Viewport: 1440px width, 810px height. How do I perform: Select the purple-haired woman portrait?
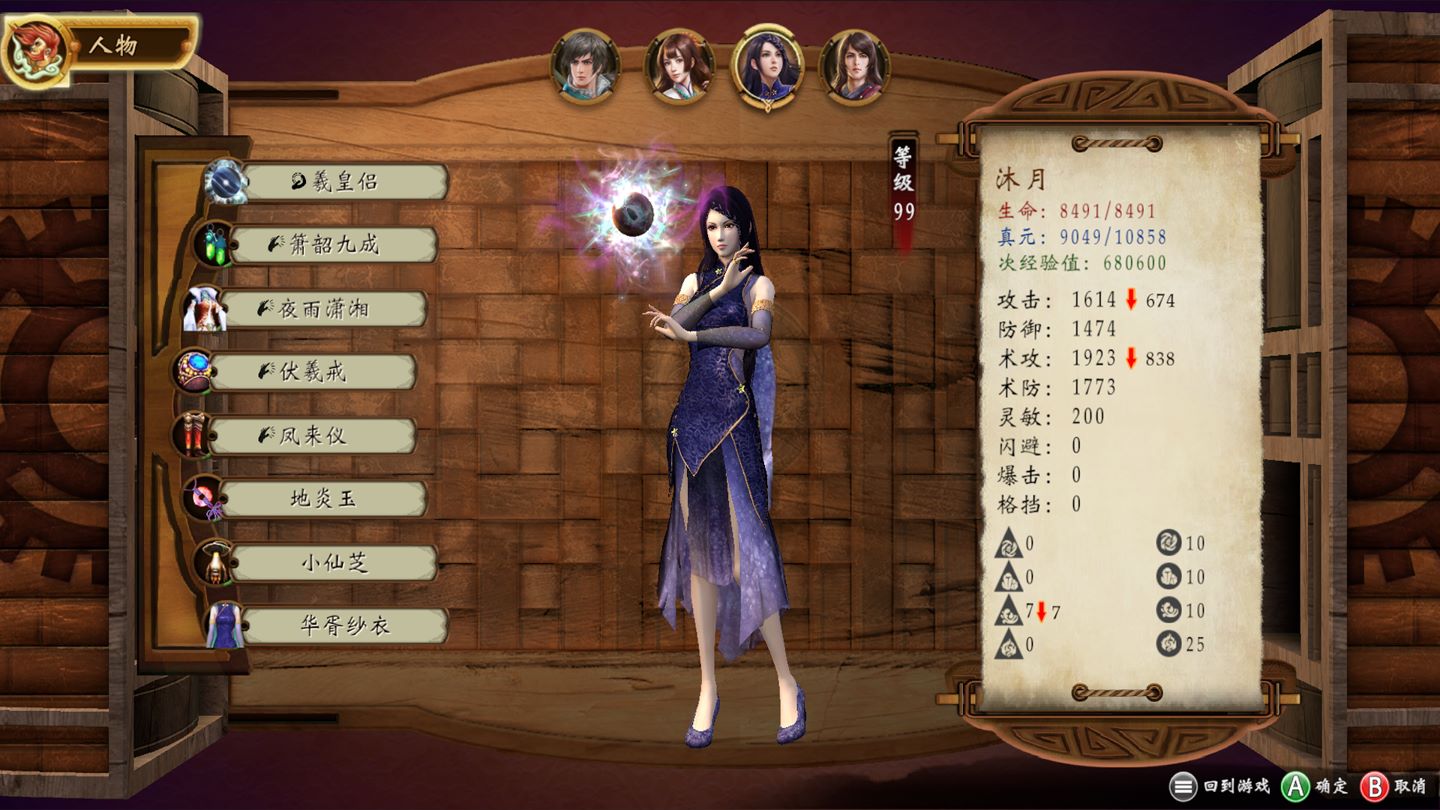click(x=767, y=65)
